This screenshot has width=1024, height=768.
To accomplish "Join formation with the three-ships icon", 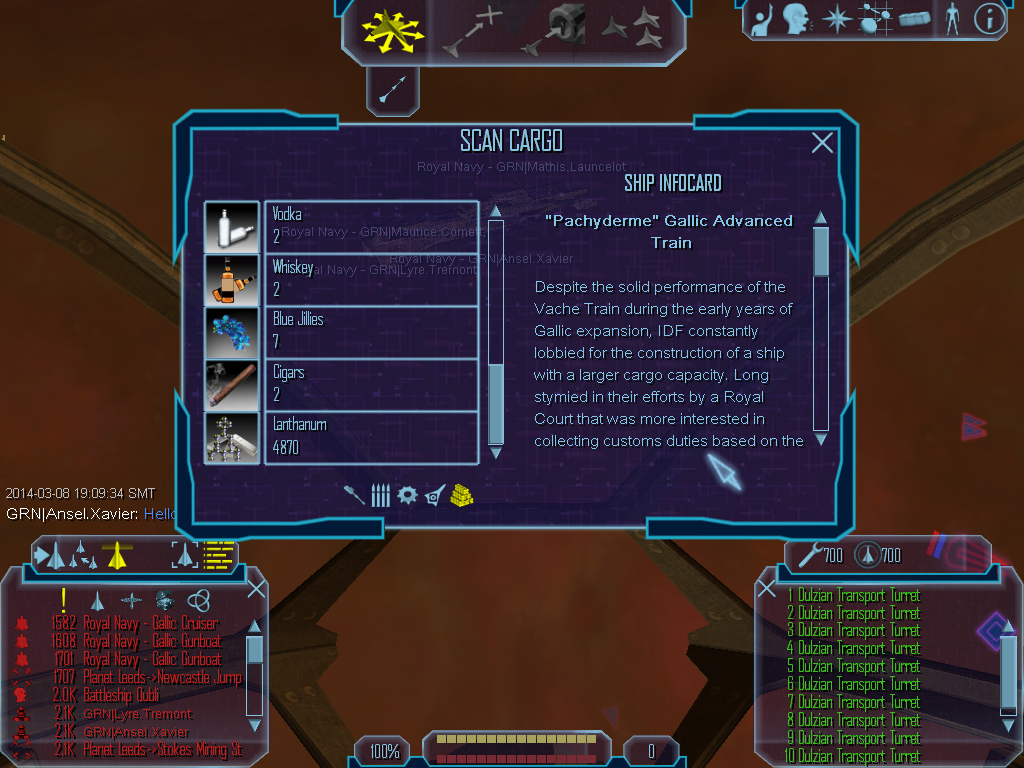I will 631,30.
